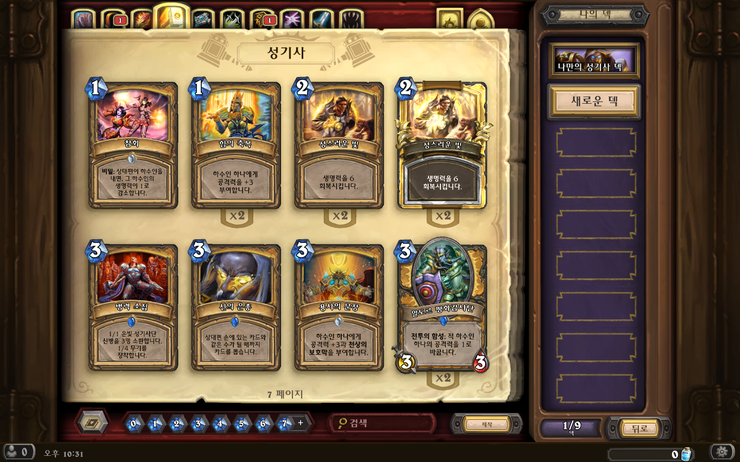Open the 제작 crafting mode
The width and height of the screenshot is (740, 462).
click(487, 424)
